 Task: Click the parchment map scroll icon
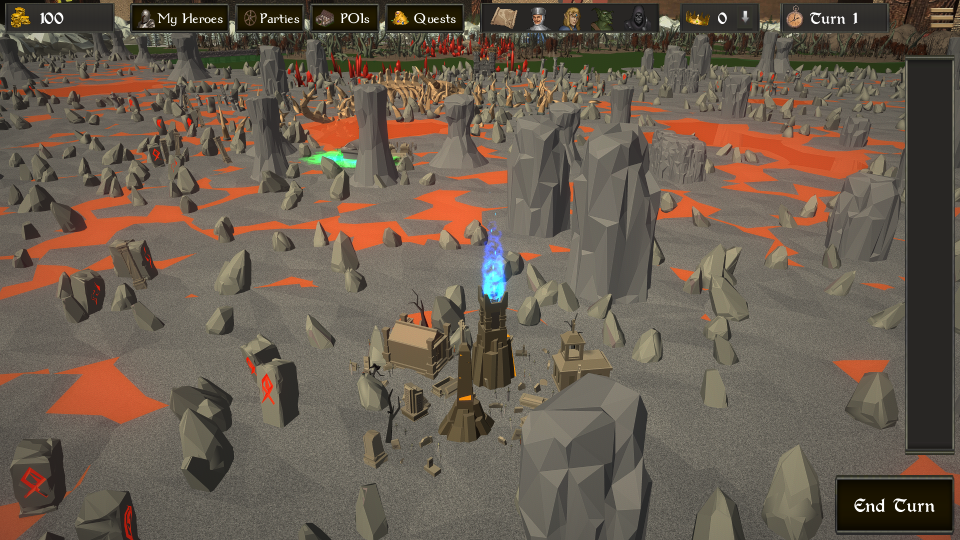click(504, 18)
